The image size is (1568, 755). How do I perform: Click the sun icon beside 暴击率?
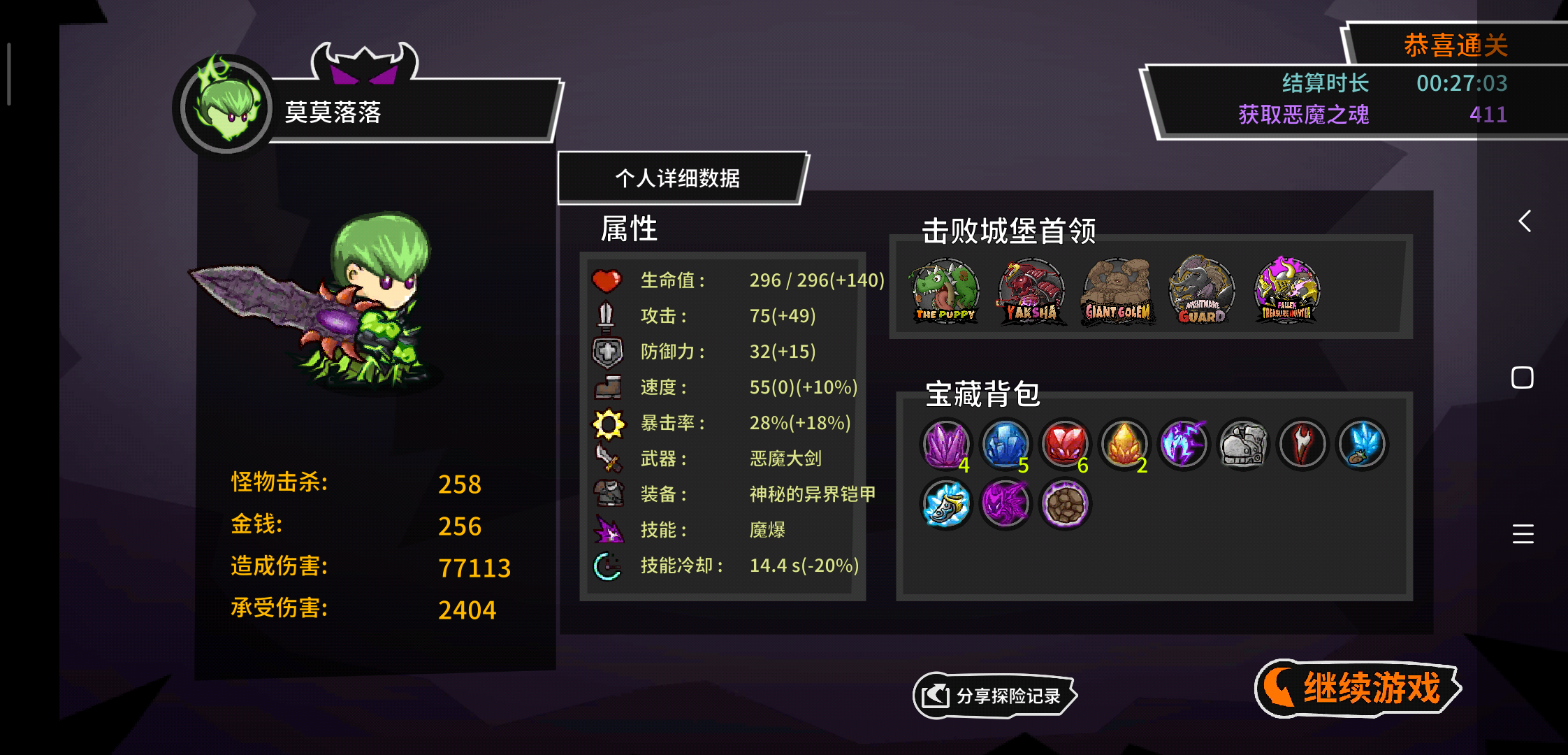[607, 422]
